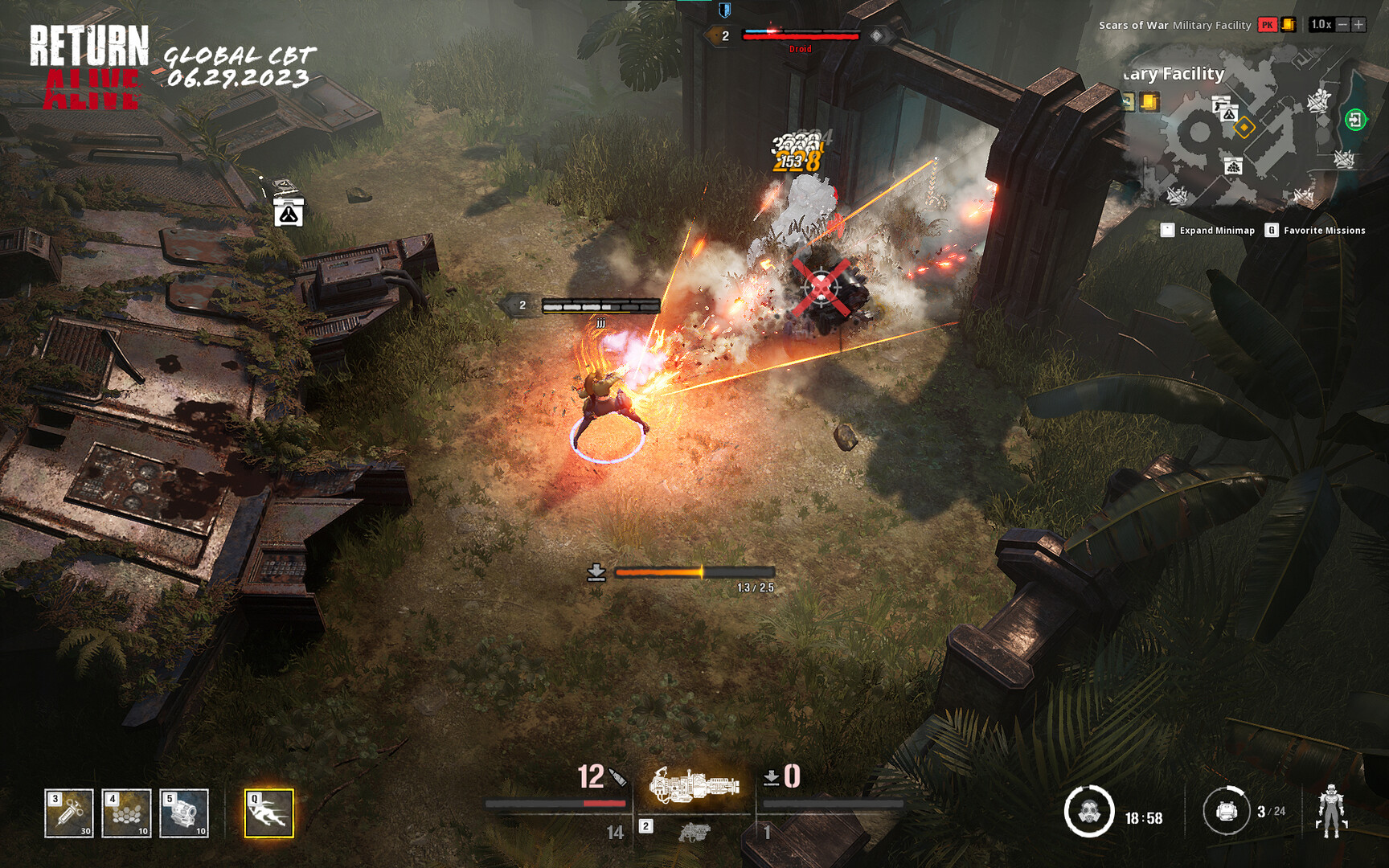Select the scope equipment in slot 5

[183, 814]
